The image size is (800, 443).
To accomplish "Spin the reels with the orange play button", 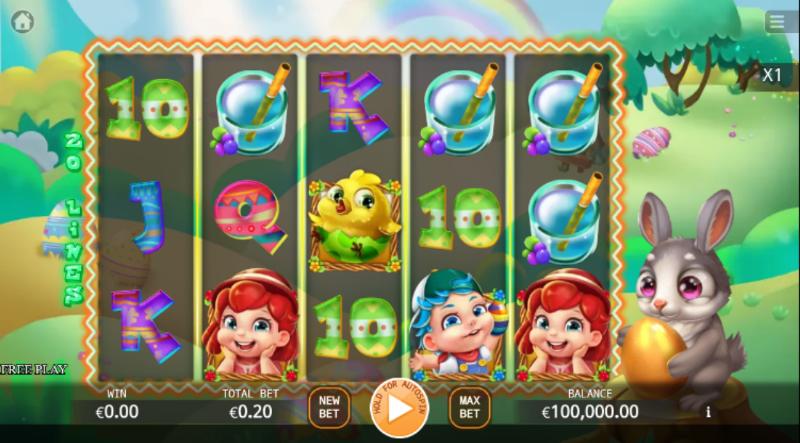I will 398,408.
